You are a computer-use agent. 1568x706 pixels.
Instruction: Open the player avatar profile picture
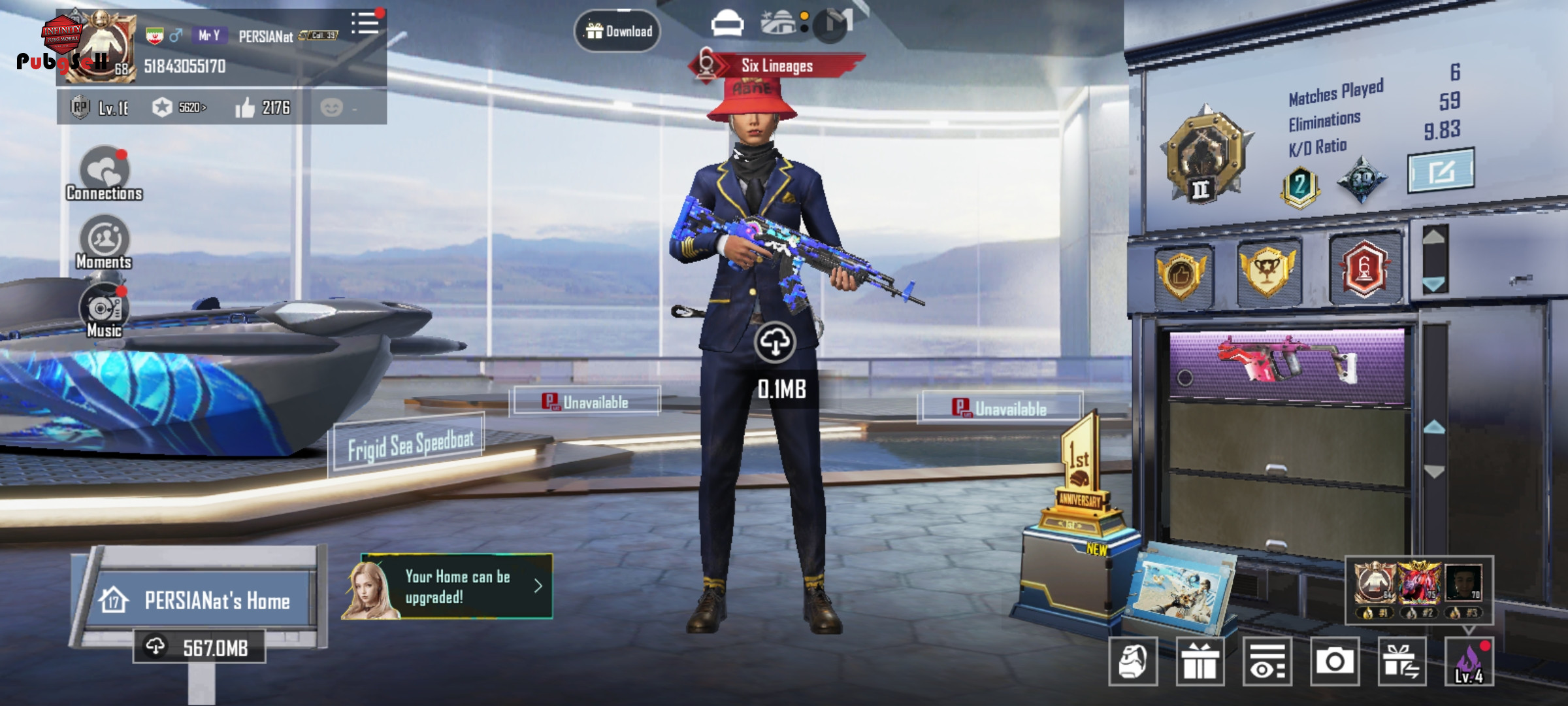click(x=98, y=46)
